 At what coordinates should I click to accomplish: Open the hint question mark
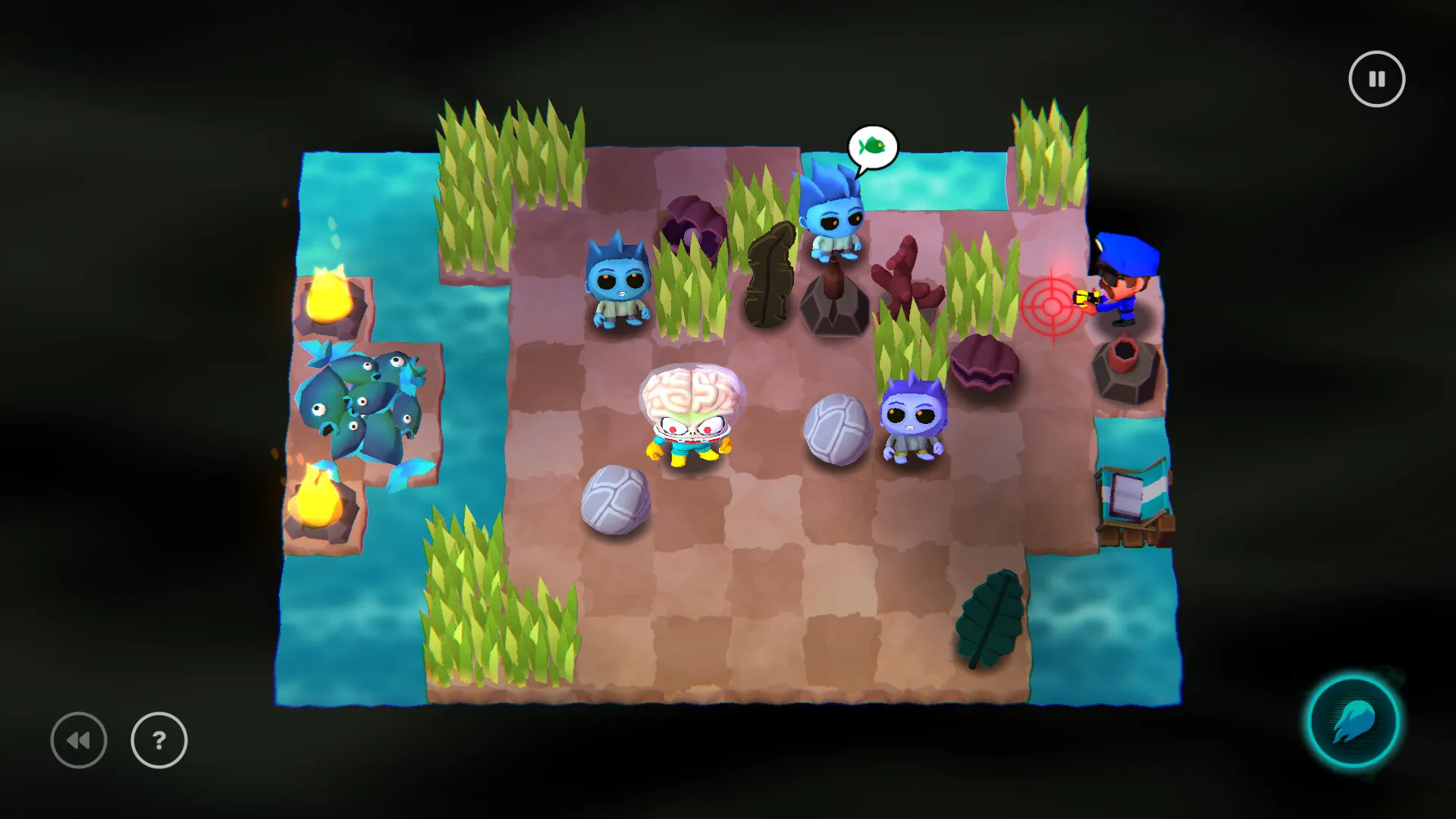coord(157,741)
